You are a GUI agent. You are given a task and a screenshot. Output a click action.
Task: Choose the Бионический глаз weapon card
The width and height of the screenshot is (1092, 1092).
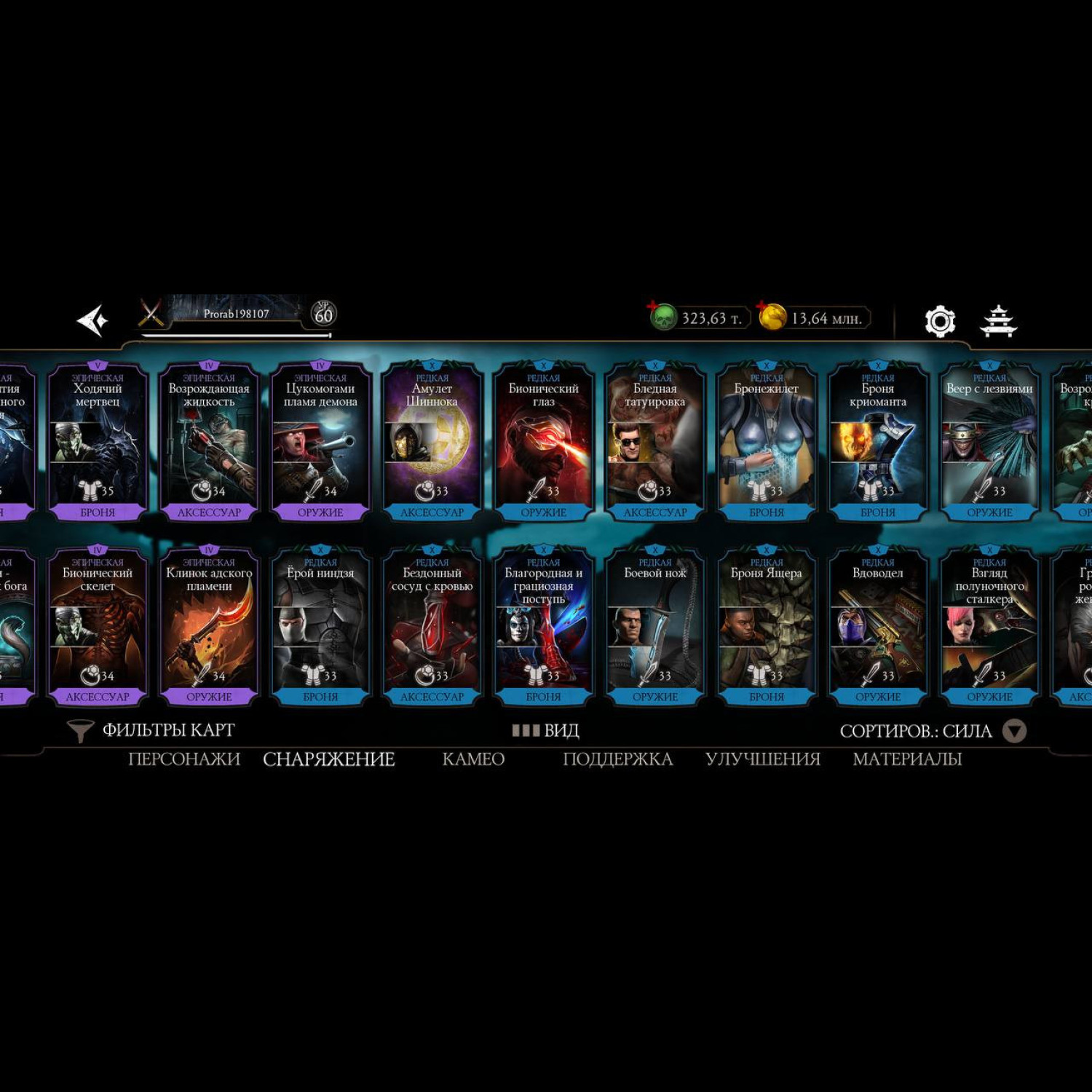(x=543, y=441)
